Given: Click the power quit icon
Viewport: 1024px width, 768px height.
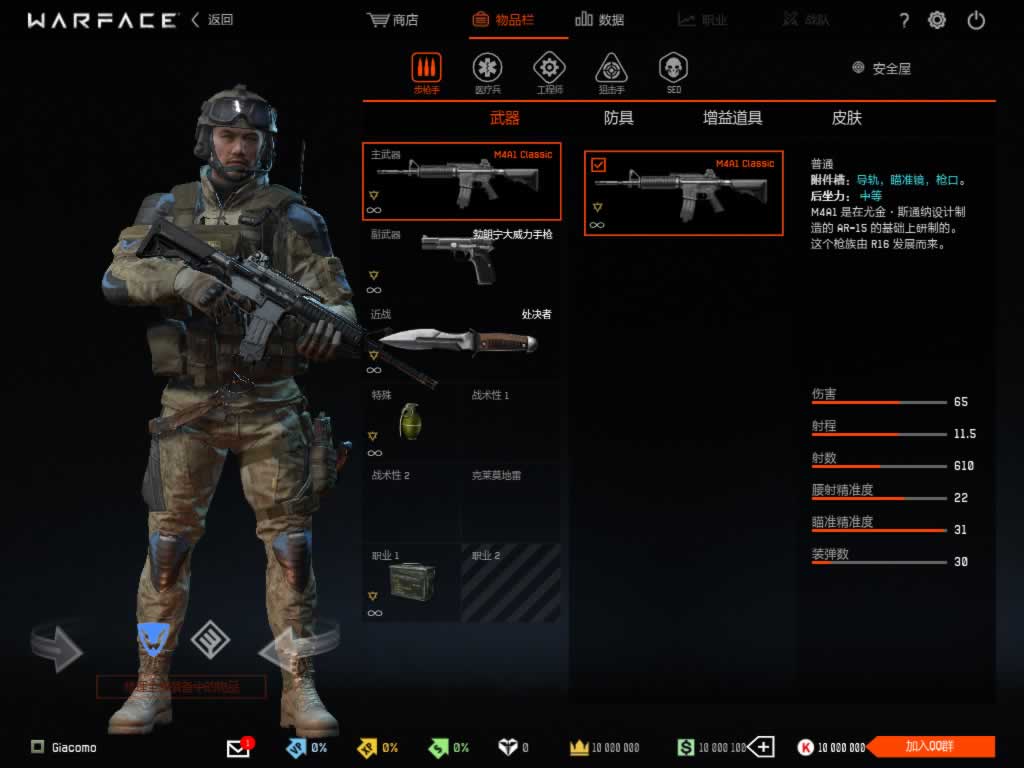Looking at the screenshot, I should (x=977, y=20).
